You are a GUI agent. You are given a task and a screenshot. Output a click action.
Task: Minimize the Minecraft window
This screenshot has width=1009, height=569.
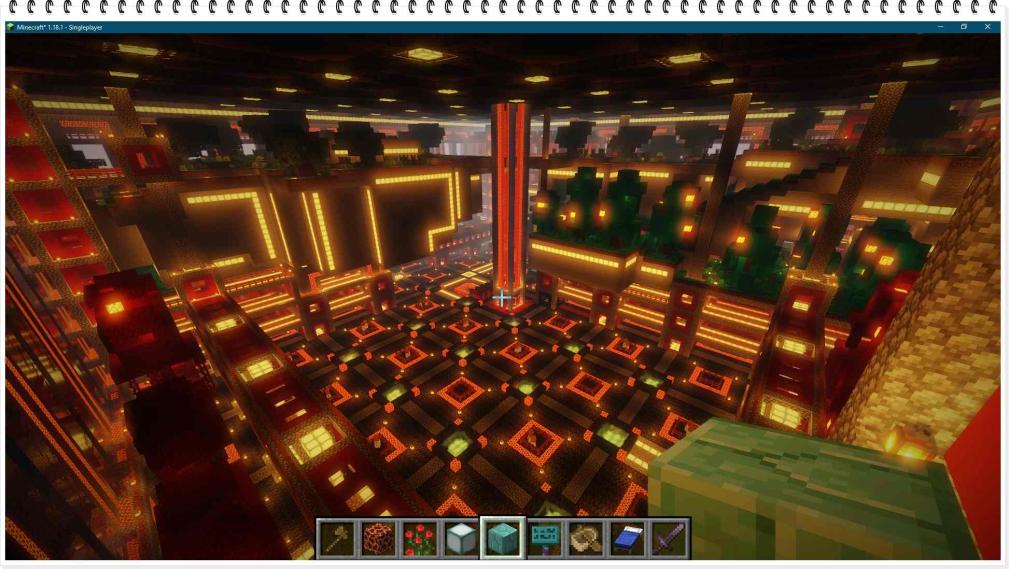coord(939,27)
